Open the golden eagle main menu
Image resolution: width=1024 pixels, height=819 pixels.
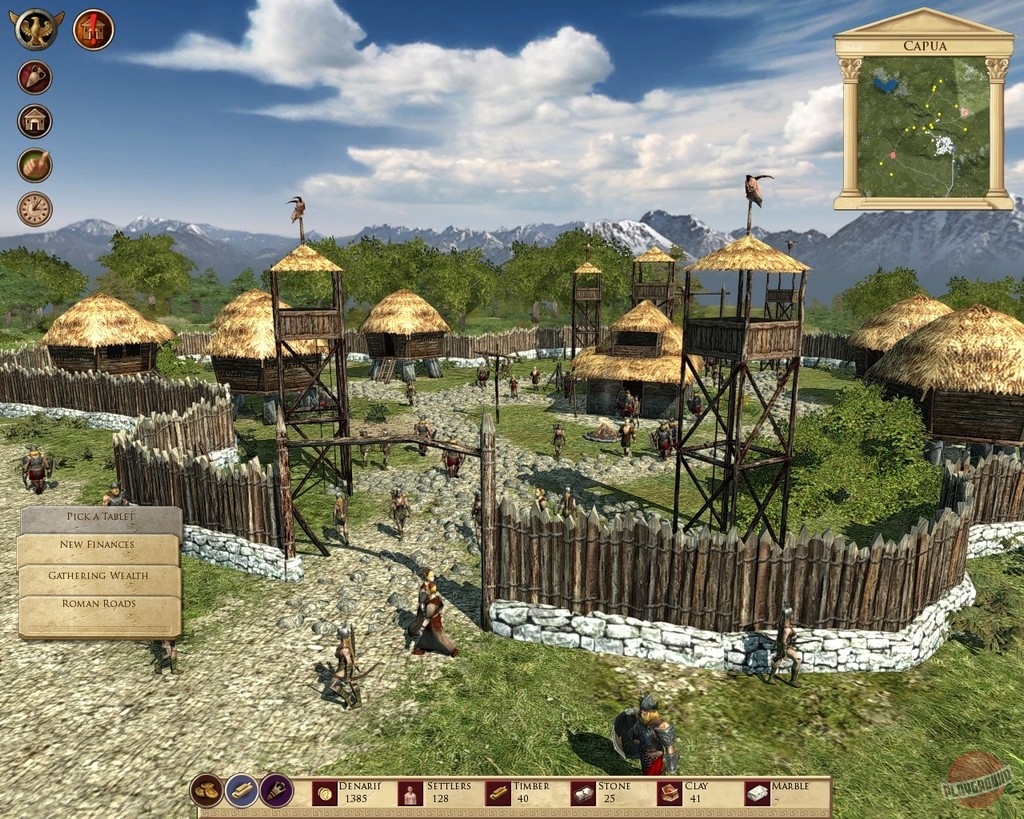click(x=37, y=29)
